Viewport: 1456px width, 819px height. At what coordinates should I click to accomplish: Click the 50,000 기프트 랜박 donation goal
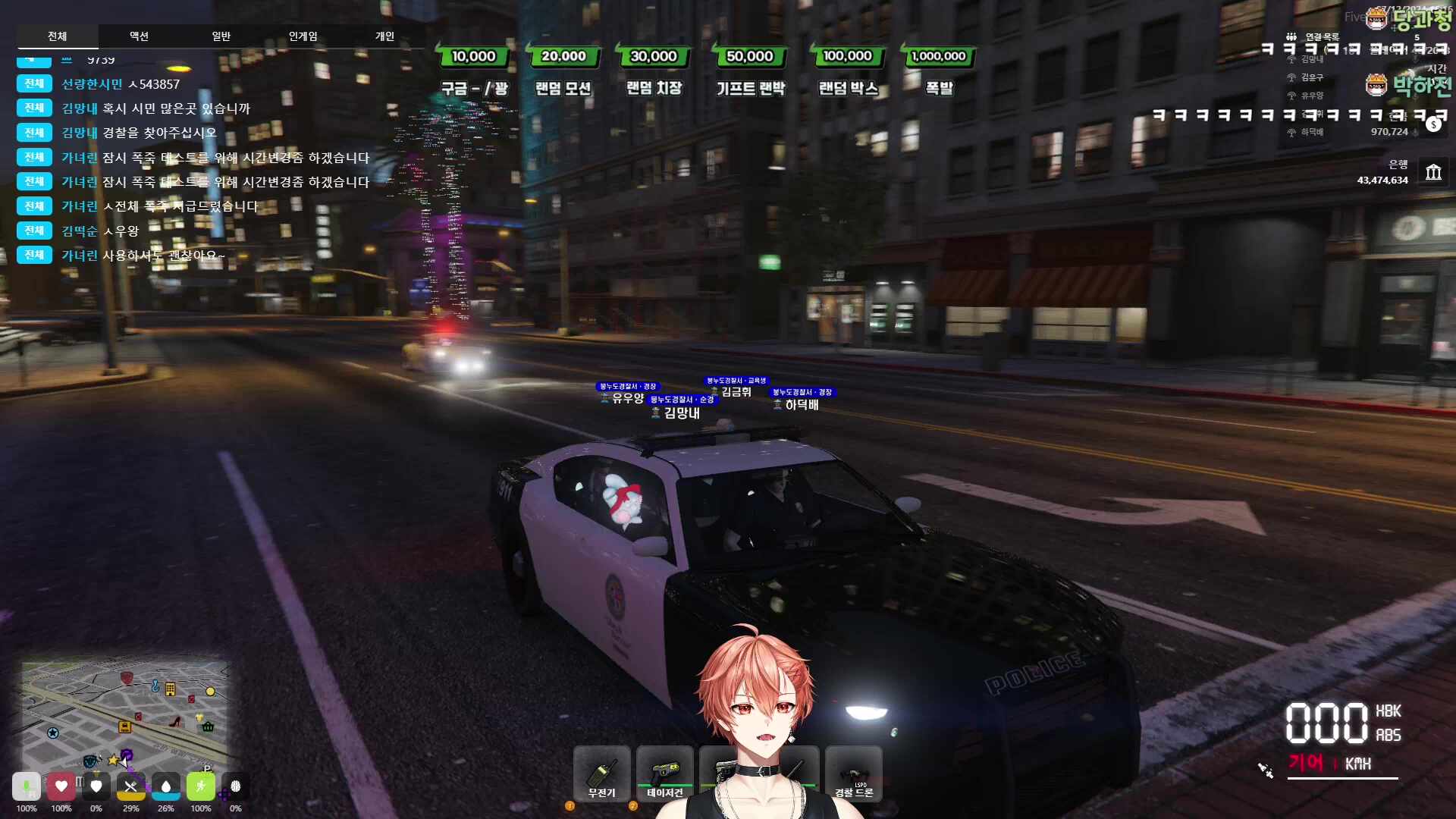(x=750, y=71)
